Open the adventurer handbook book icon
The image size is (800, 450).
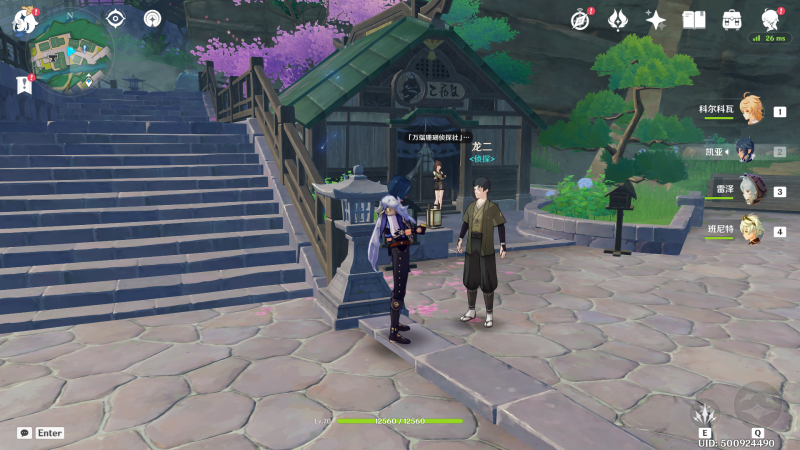(x=694, y=19)
